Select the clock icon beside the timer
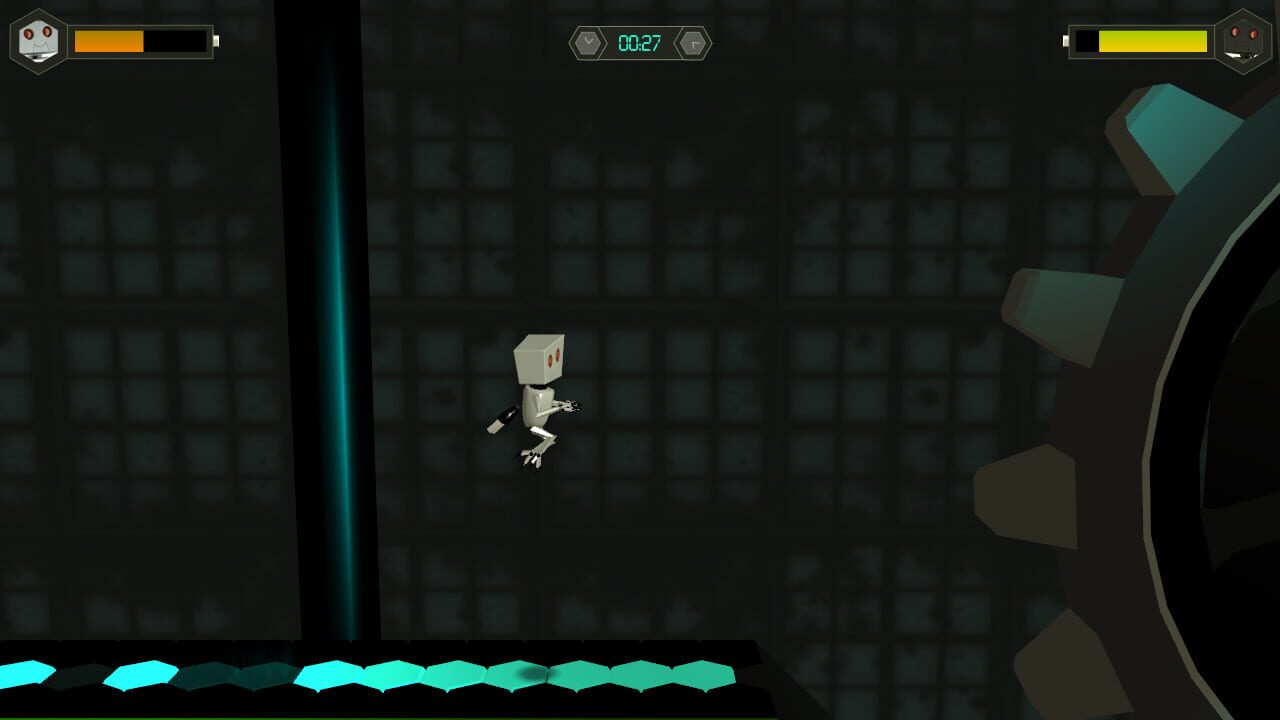The height and width of the screenshot is (720, 1280). tap(588, 42)
